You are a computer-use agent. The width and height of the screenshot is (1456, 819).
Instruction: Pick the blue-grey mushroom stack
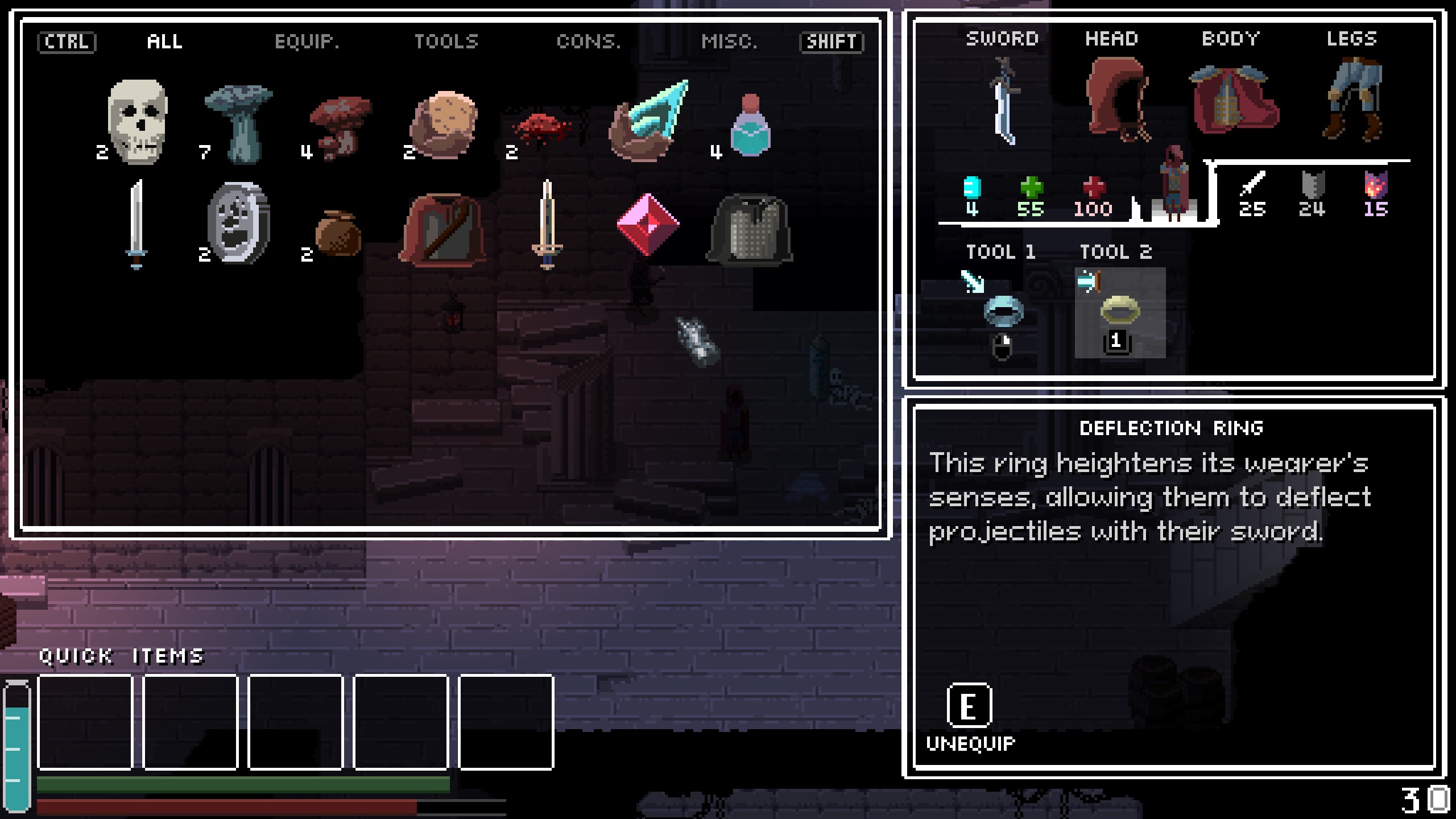point(239,122)
